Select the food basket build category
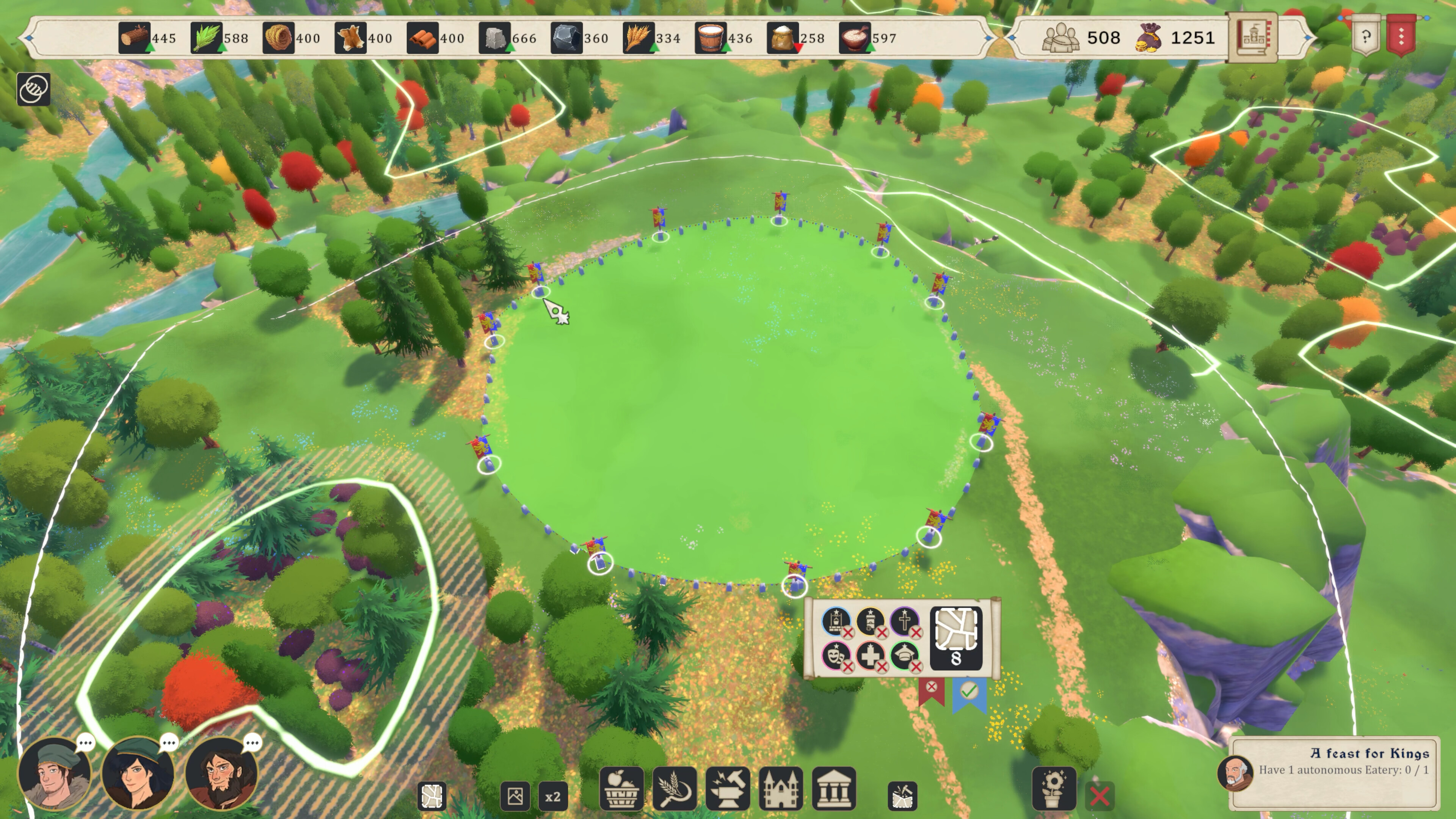 621,789
